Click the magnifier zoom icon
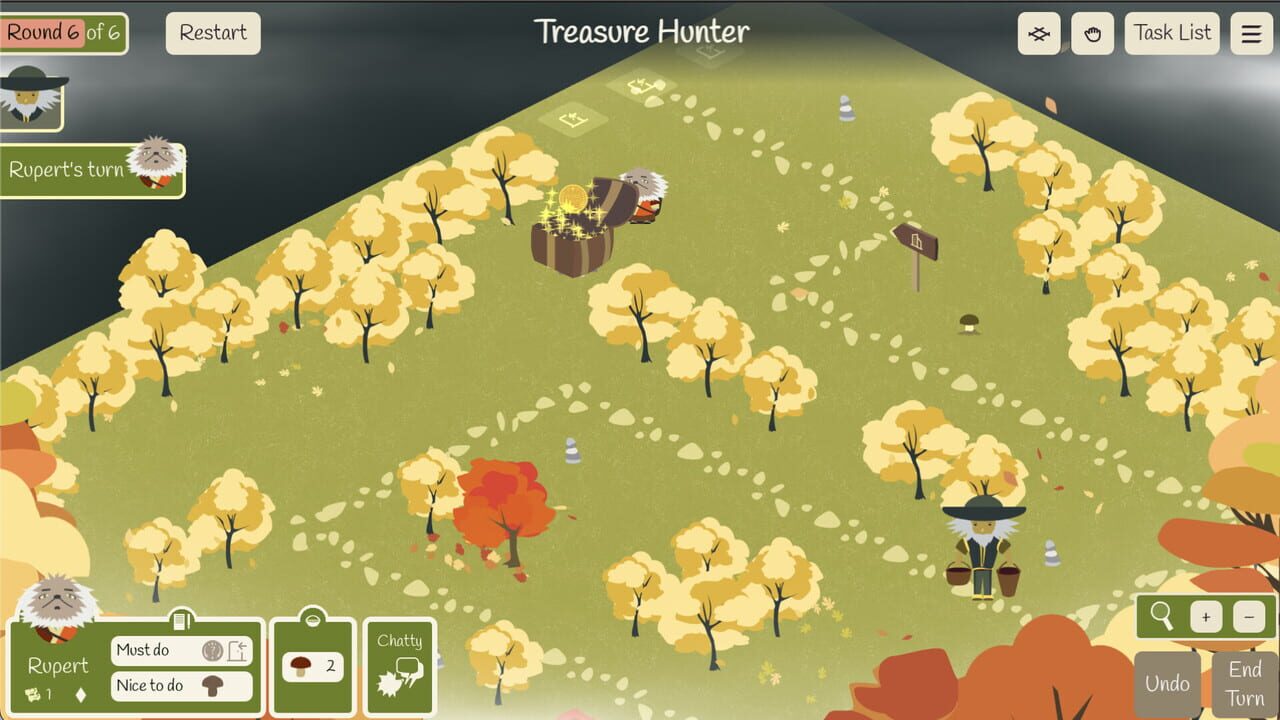The image size is (1280, 720). (x=1162, y=617)
